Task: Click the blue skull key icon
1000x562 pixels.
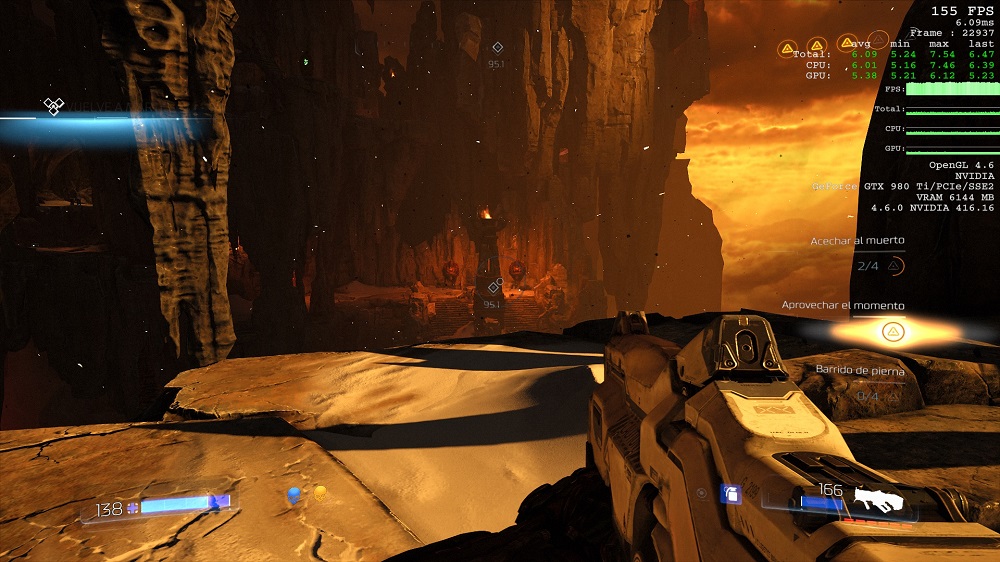Action: 294,494
